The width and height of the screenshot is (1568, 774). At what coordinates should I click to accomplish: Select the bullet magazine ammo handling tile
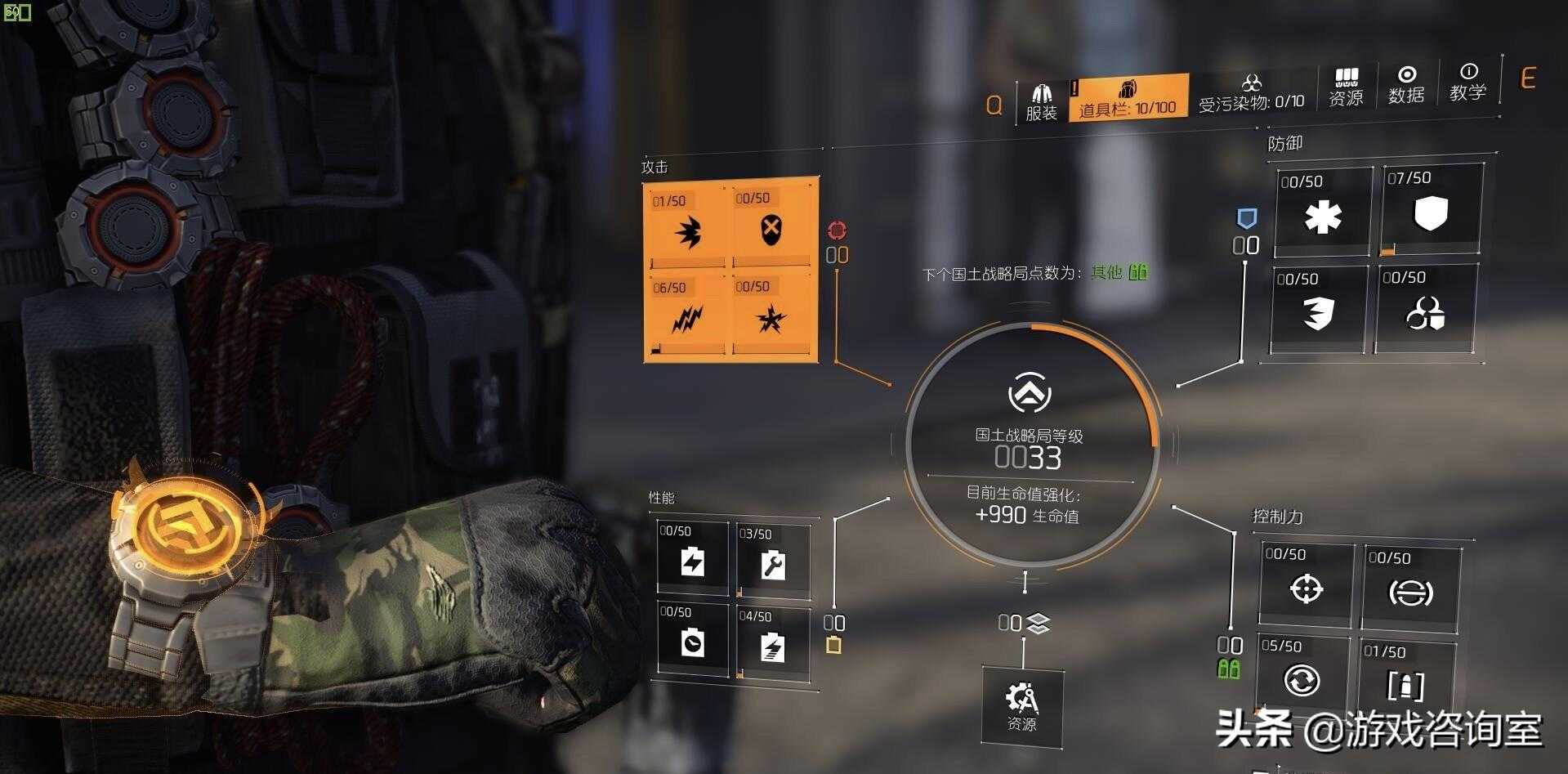pos(1406,682)
